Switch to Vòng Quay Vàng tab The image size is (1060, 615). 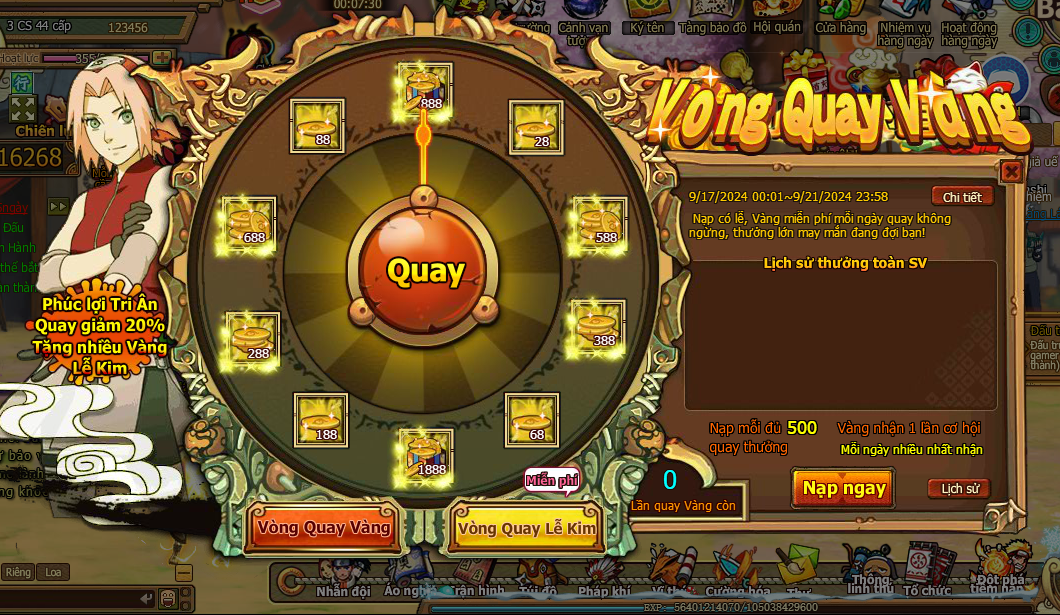pos(323,528)
